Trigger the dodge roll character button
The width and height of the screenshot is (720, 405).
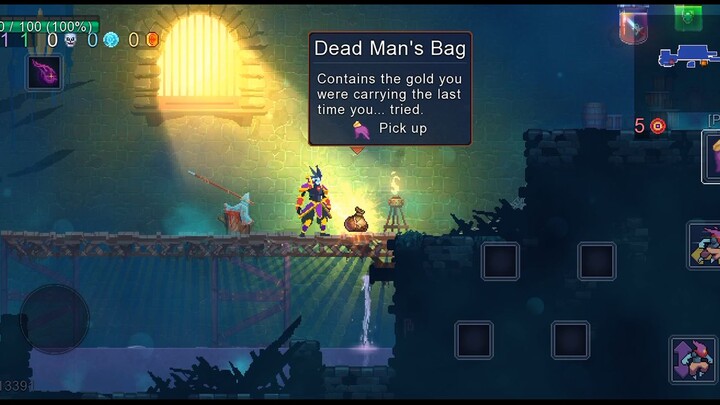click(x=703, y=246)
